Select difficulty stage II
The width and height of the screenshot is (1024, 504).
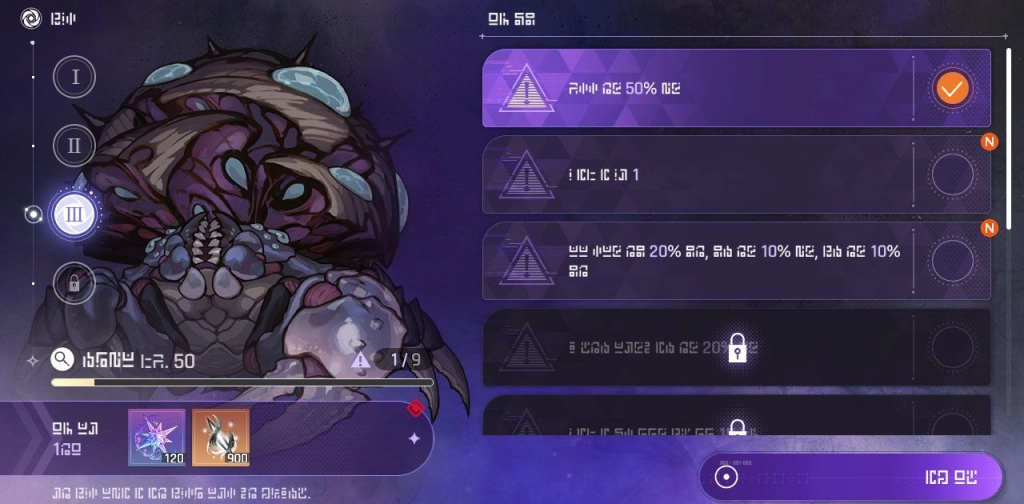[x=75, y=146]
